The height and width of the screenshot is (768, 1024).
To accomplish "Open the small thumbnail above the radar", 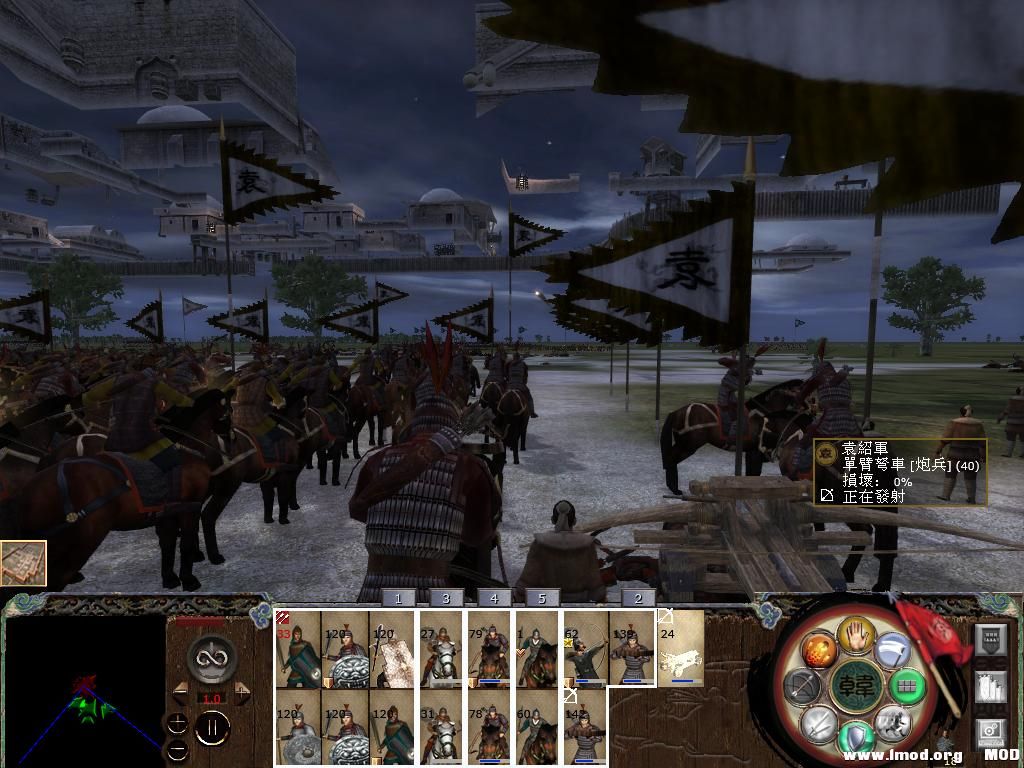I will coord(23,563).
